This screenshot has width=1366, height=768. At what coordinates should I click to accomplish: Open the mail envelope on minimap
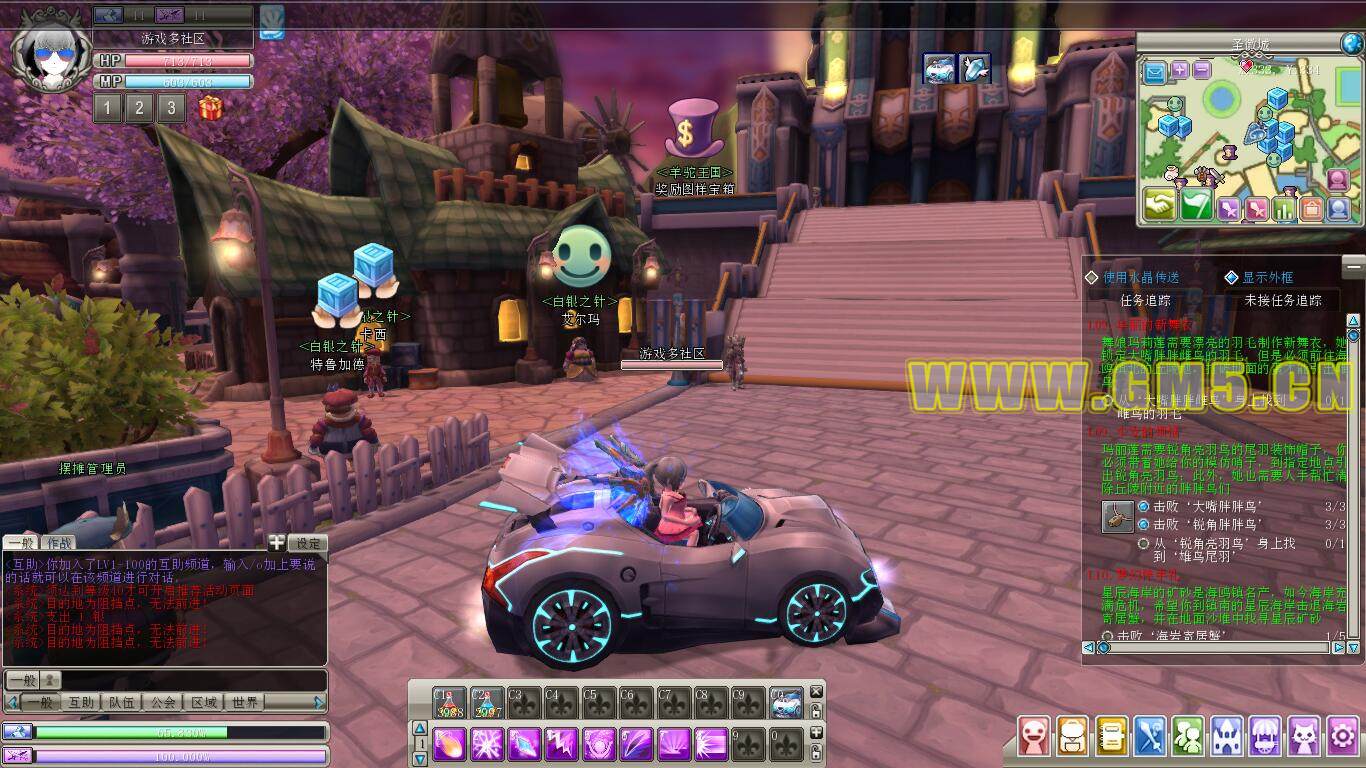click(1155, 72)
